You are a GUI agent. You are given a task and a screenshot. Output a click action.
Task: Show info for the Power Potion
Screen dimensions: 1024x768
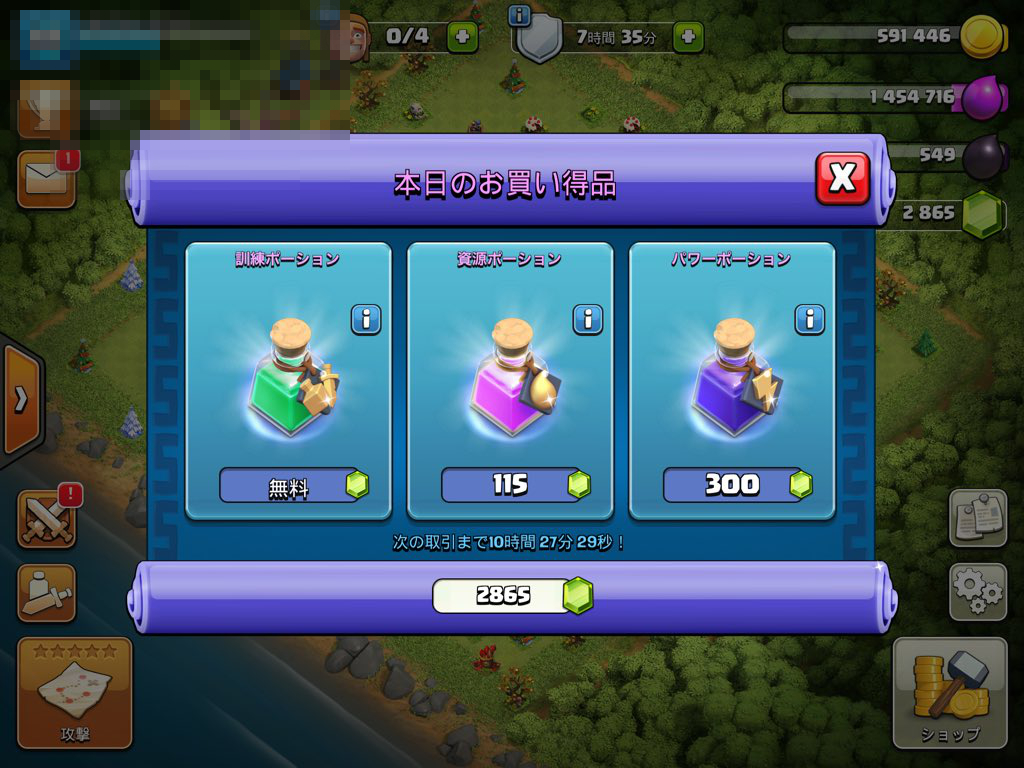coord(810,320)
